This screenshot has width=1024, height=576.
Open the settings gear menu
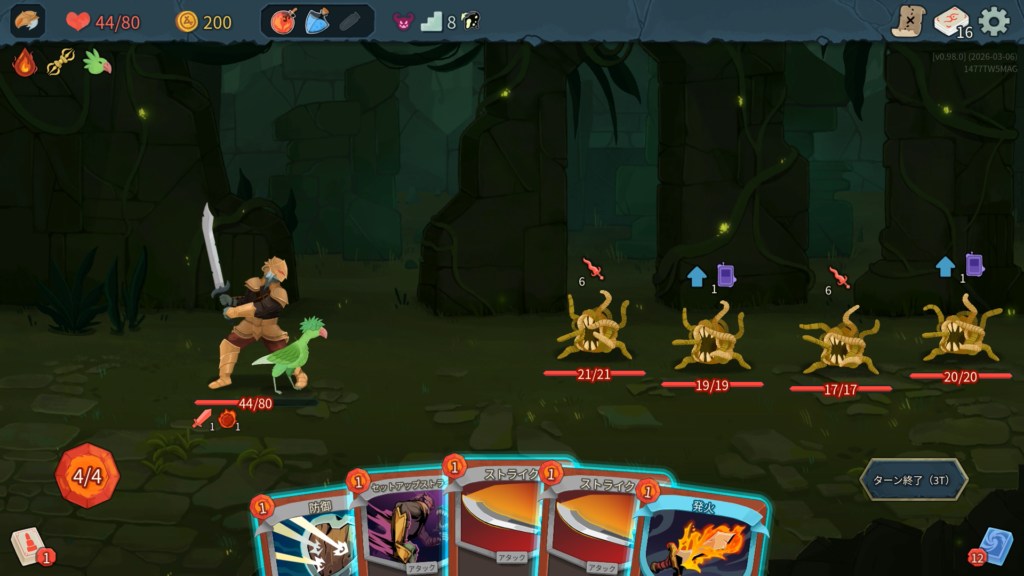[994, 21]
